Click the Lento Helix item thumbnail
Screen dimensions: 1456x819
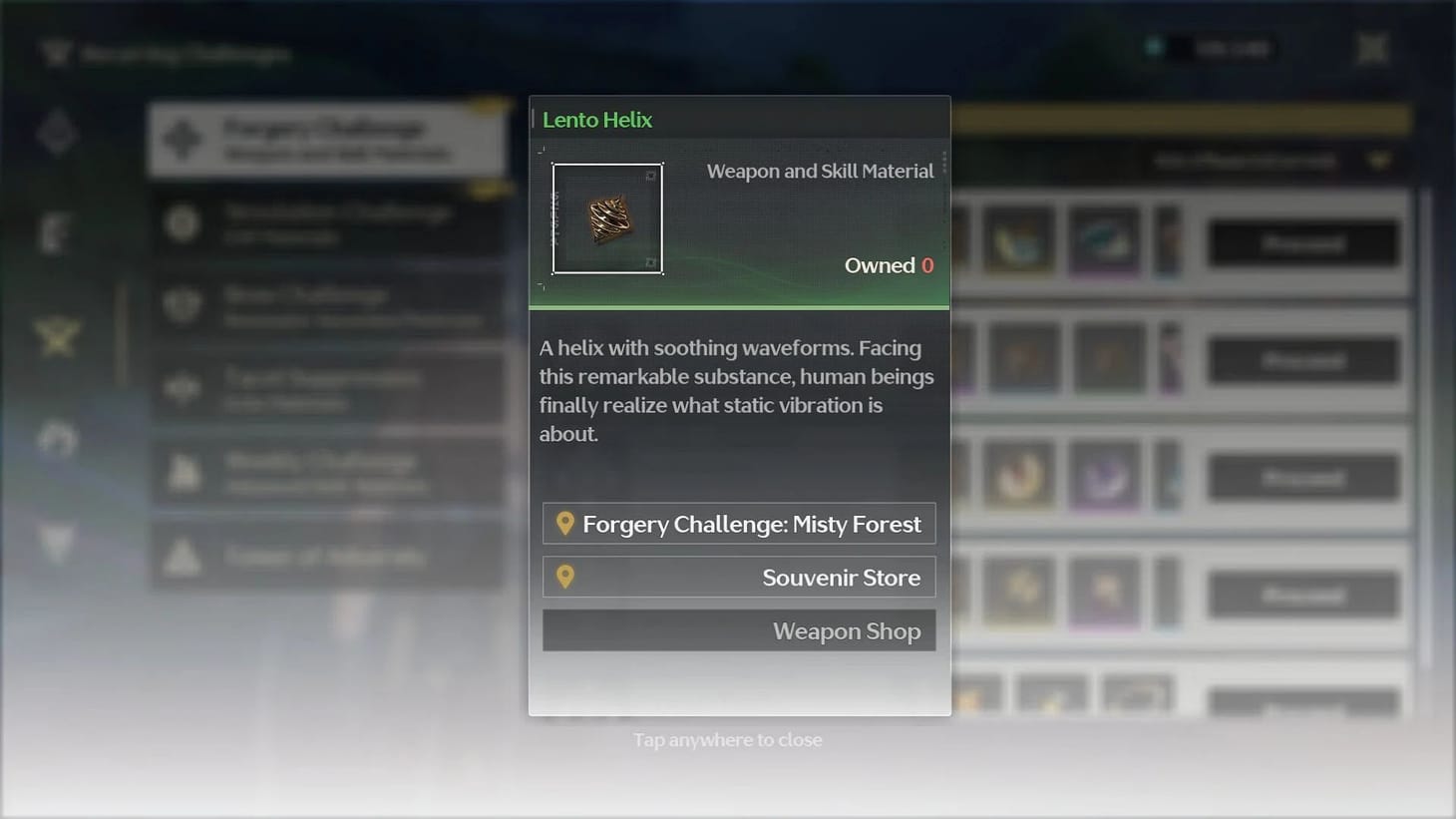click(608, 218)
